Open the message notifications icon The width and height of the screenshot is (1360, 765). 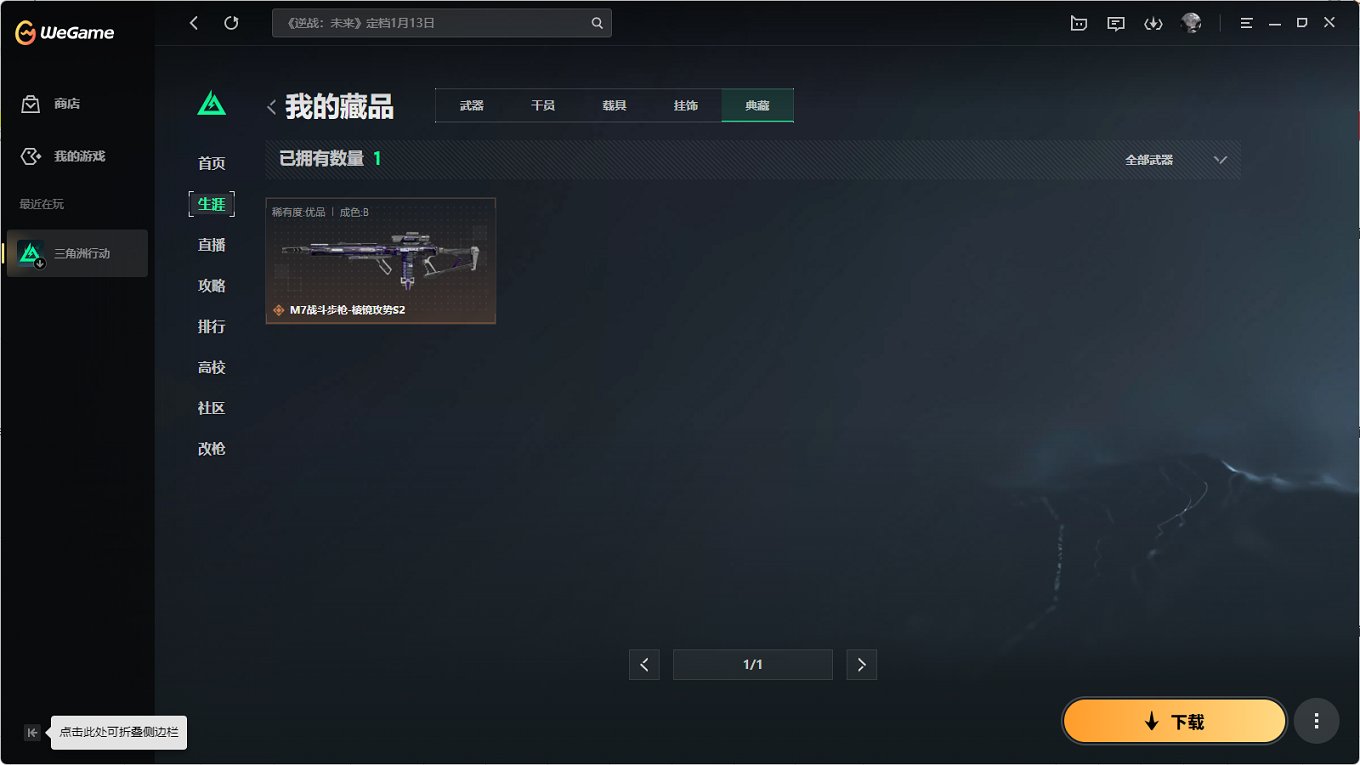(x=1115, y=23)
